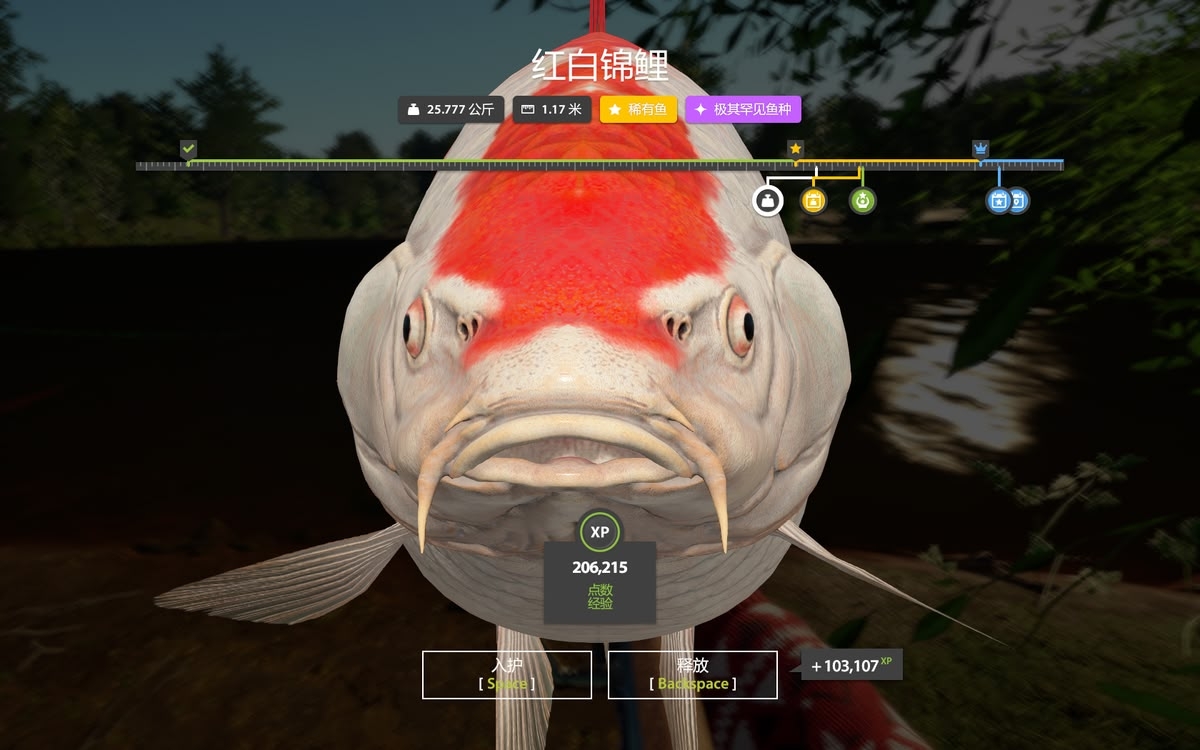The height and width of the screenshot is (750, 1200).
Task: Keep the fish with the 入护 button
Action: (507, 674)
